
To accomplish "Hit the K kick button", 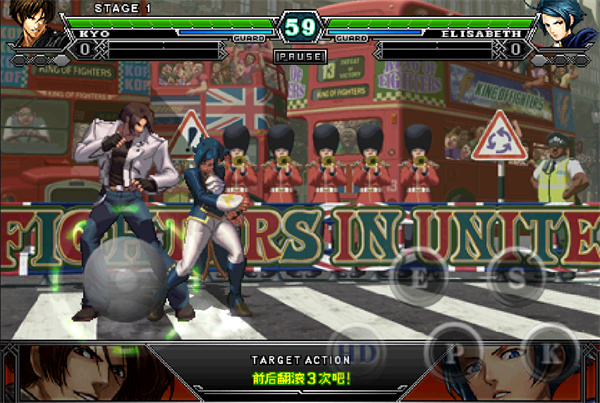I will (x=549, y=352).
